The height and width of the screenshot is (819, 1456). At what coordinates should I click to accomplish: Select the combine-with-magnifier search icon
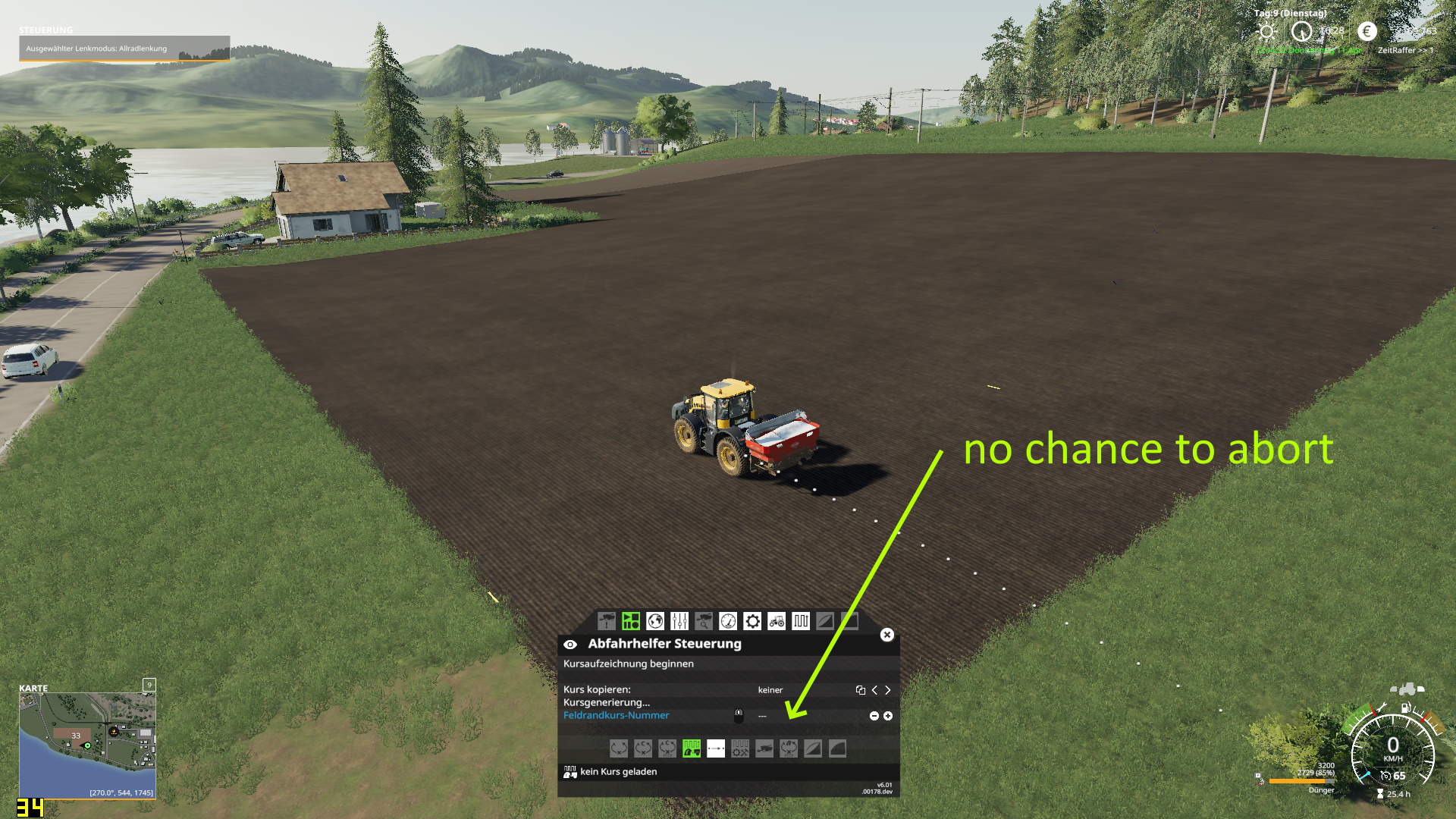(x=704, y=621)
